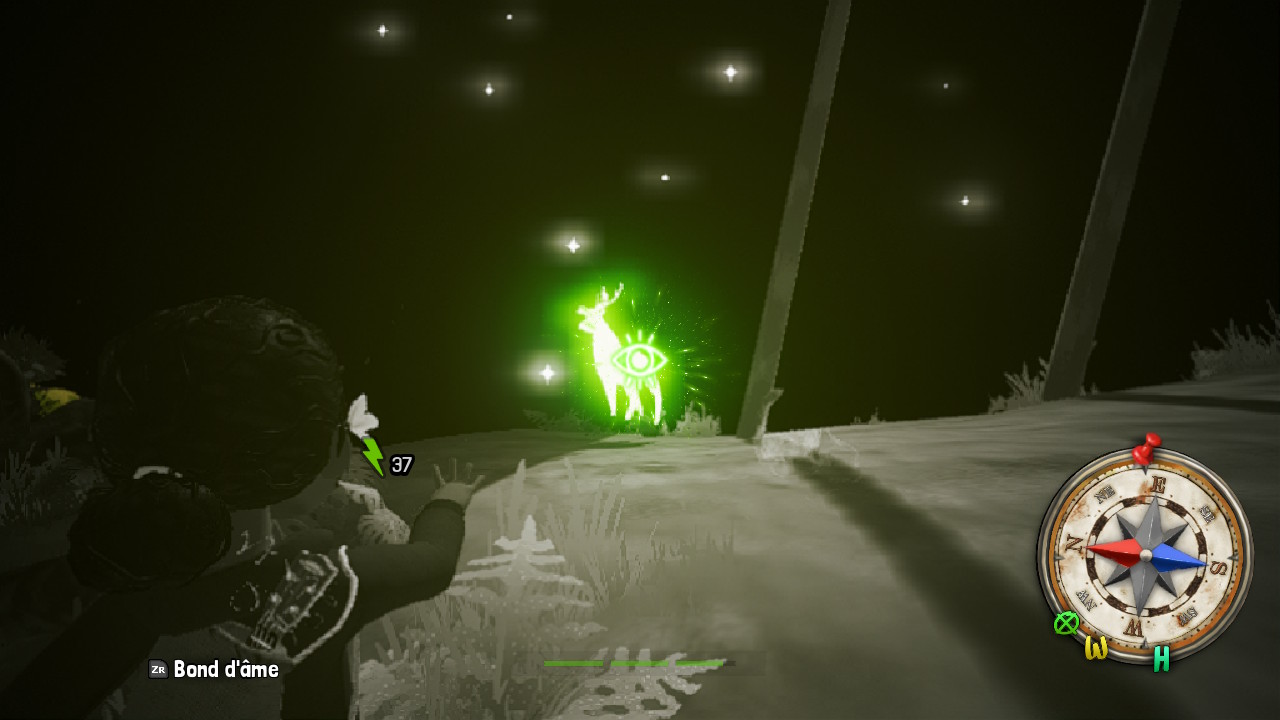This screenshot has height=720, width=1280.
Task: Click the green crossed-circle compass marker
Action: point(1067,623)
